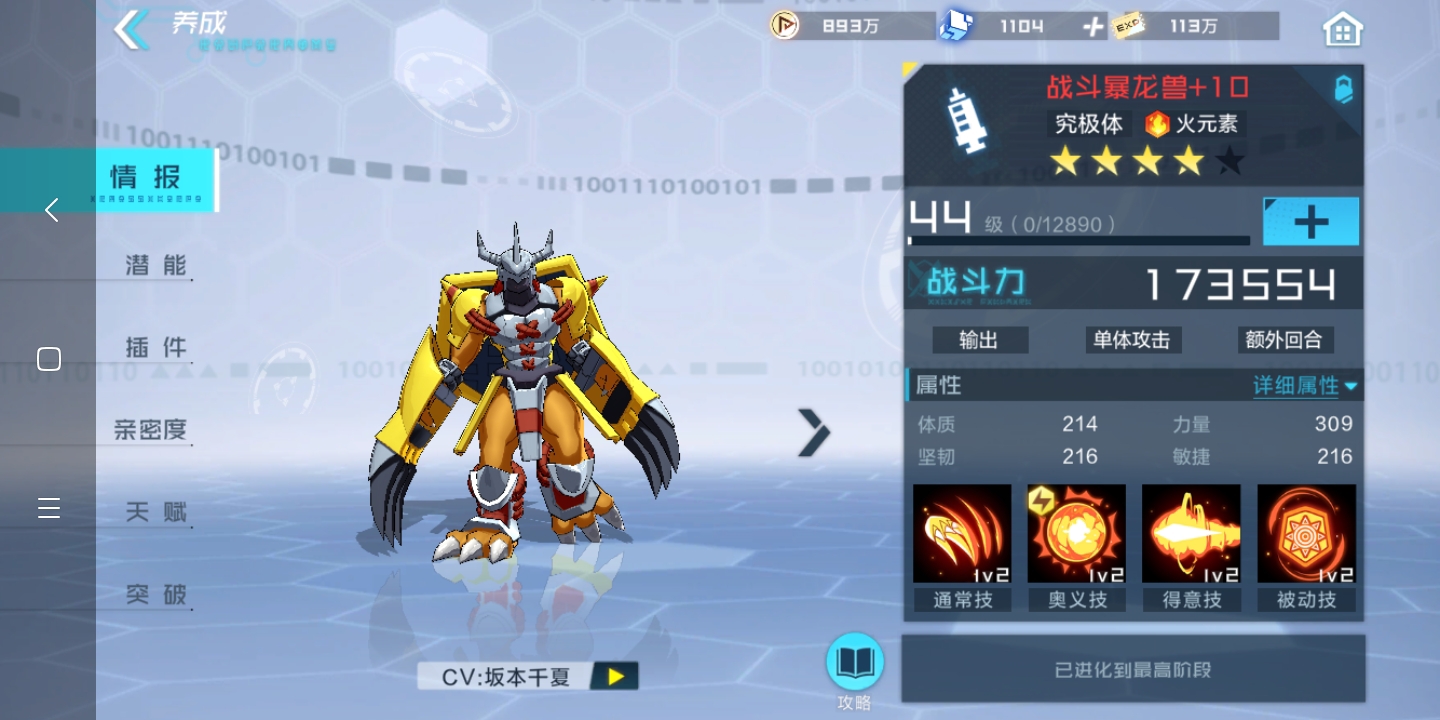Show the 亲密度 tab
The height and width of the screenshot is (720, 1440).
tap(151, 430)
